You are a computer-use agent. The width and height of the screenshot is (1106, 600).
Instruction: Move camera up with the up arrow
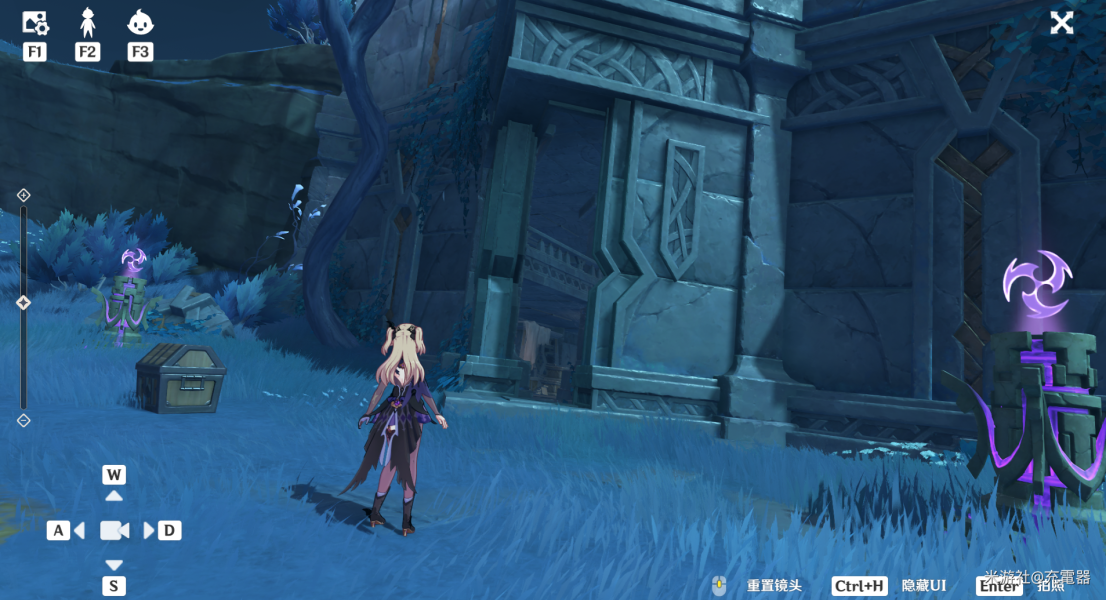(x=114, y=495)
